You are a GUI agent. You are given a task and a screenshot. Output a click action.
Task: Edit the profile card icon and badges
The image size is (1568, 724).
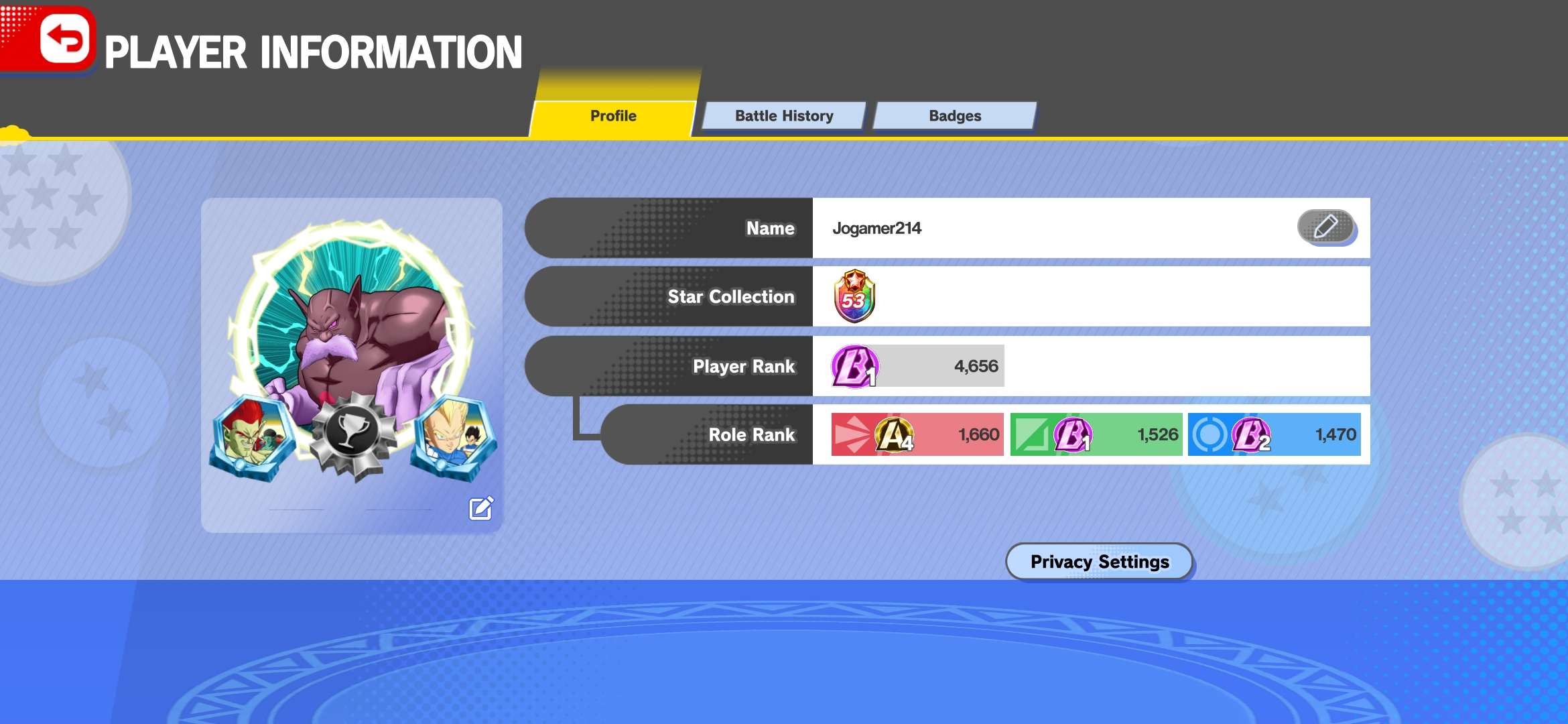(481, 509)
